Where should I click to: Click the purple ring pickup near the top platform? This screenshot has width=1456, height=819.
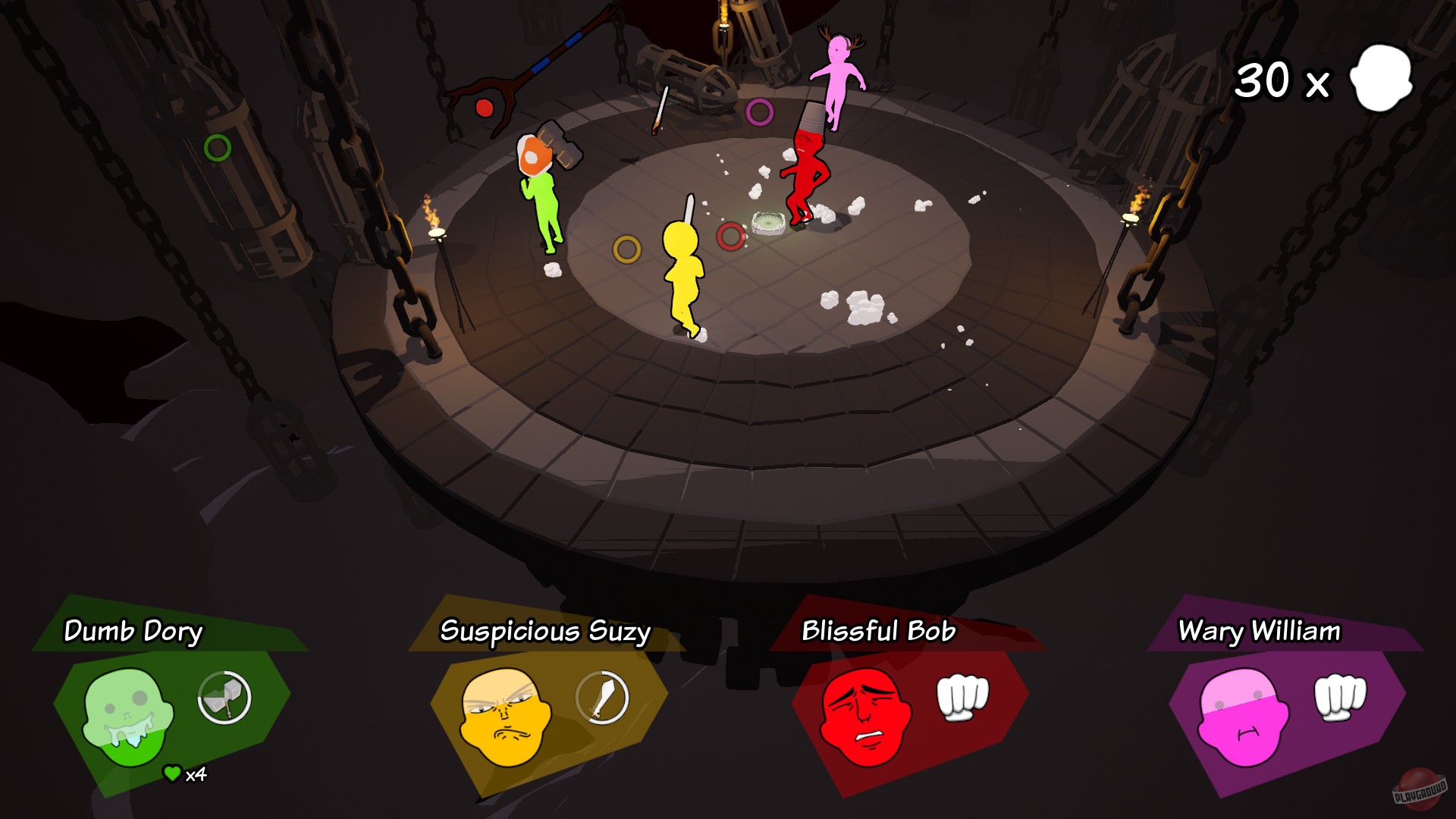pyautogui.click(x=761, y=110)
